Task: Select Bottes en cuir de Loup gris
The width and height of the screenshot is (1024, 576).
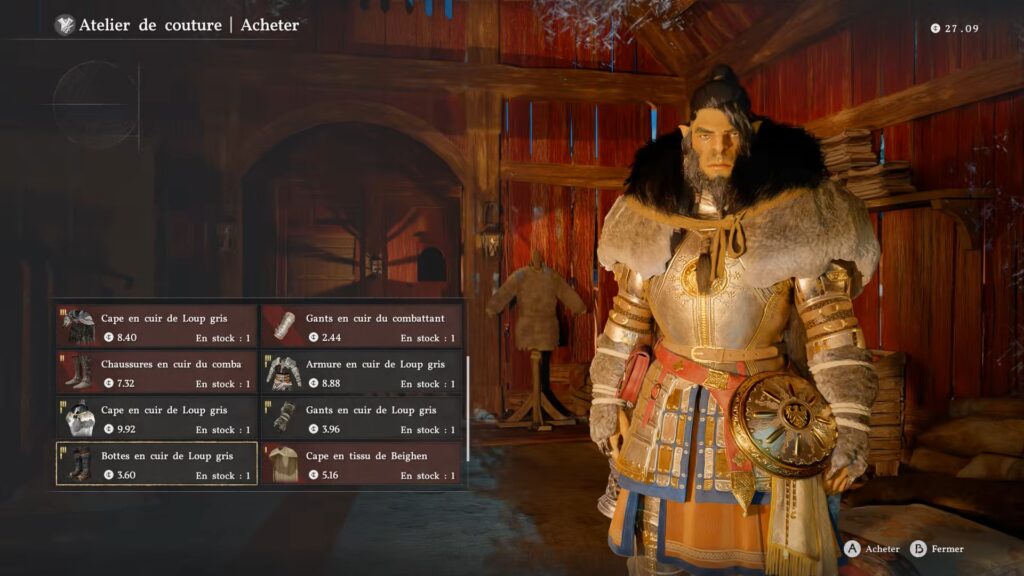Action: (x=157, y=465)
